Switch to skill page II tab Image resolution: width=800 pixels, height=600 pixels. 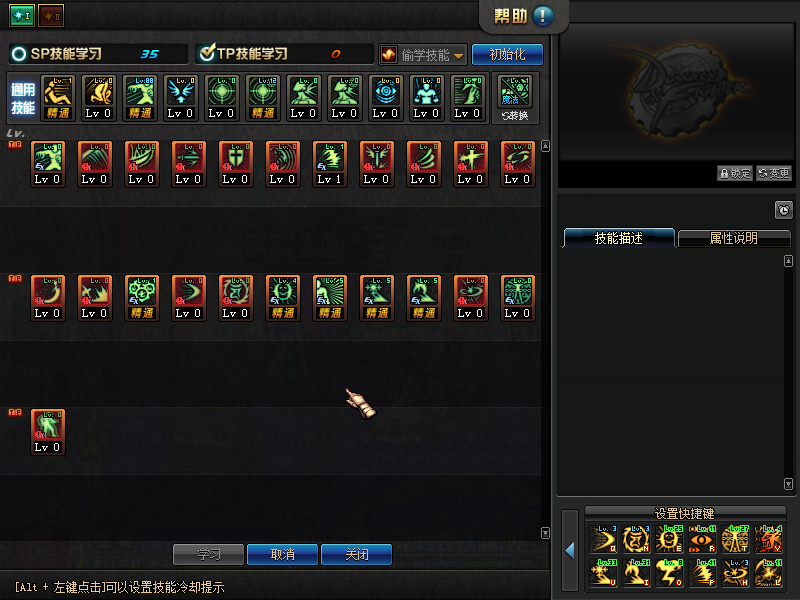(x=50, y=15)
